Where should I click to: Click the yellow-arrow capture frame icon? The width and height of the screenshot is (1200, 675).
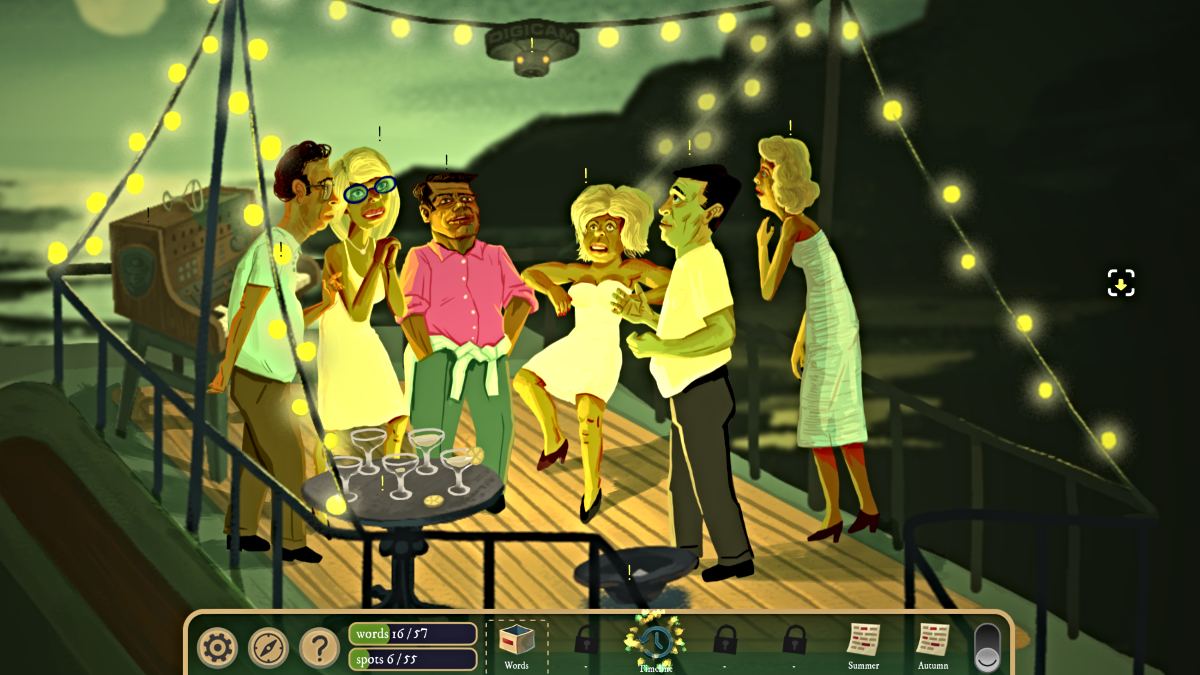[1121, 283]
